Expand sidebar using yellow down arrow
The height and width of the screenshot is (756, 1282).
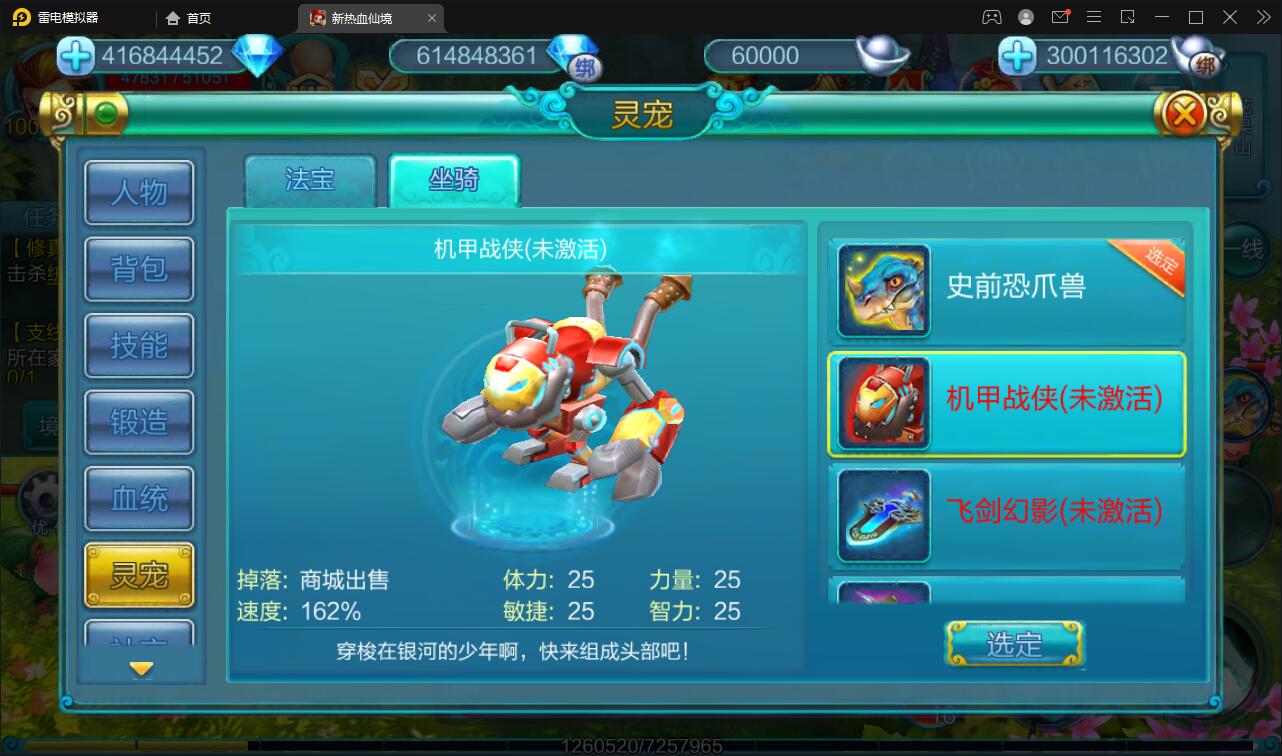(x=139, y=666)
